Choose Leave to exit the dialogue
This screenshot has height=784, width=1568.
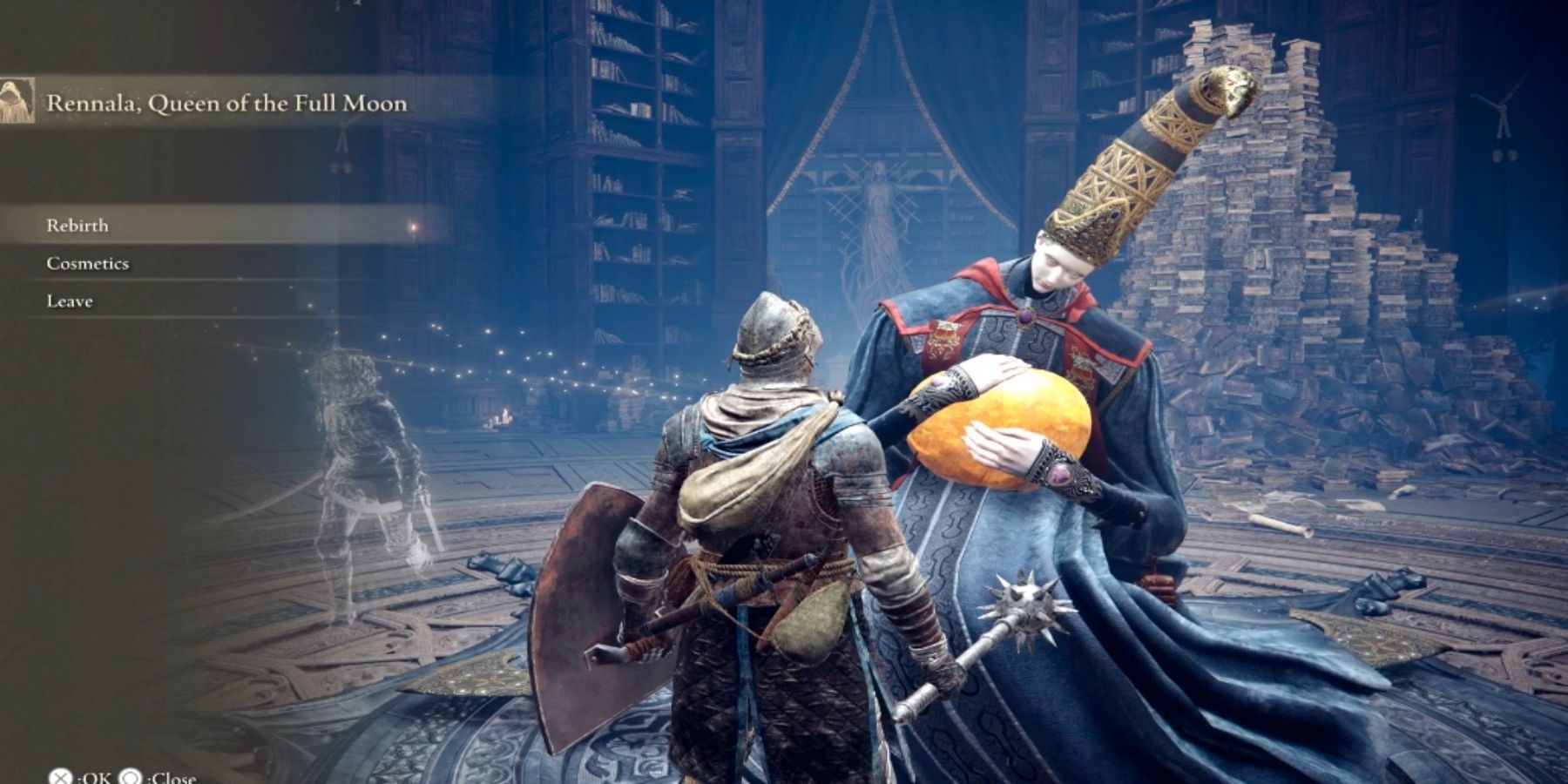70,301
